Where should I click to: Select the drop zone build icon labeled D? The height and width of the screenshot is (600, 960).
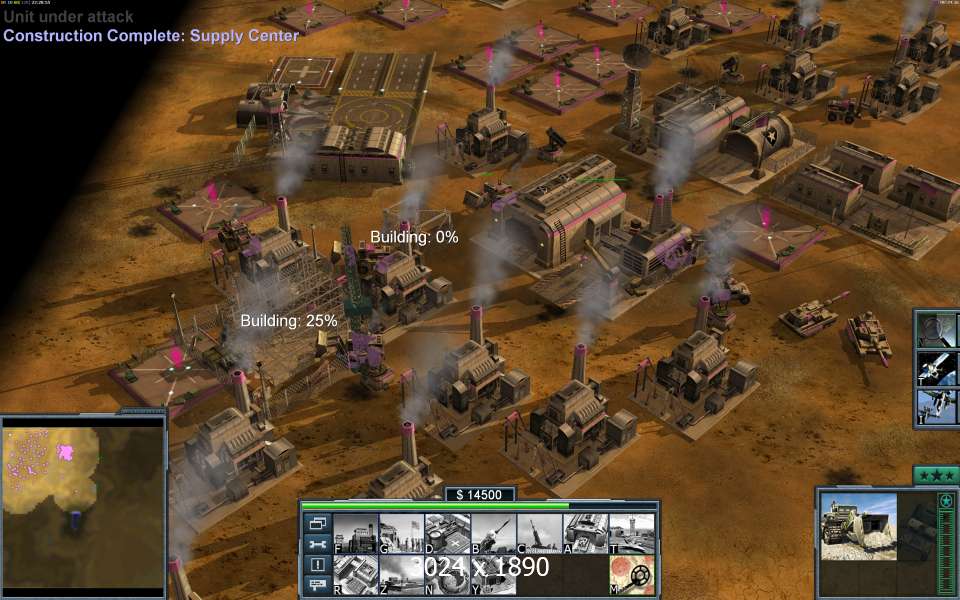[x=447, y=534]
